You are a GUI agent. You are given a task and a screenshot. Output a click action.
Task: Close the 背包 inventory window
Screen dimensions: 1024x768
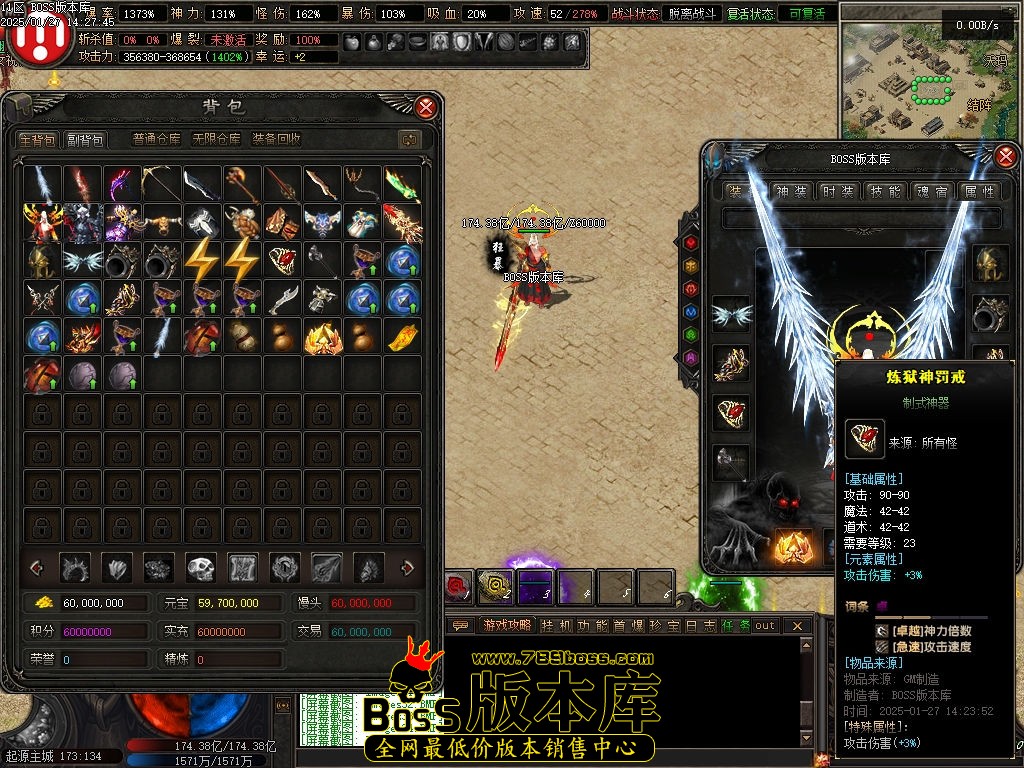[x=426, y=107]
